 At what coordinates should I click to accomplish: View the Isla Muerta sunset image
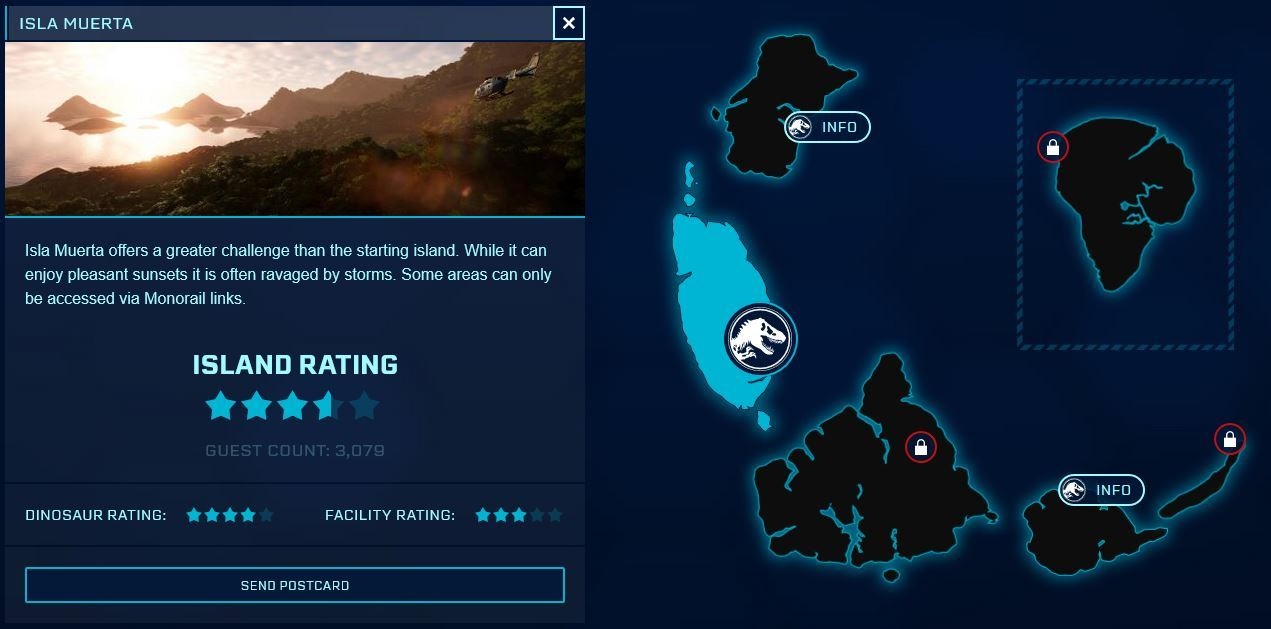tap(295, 128)
